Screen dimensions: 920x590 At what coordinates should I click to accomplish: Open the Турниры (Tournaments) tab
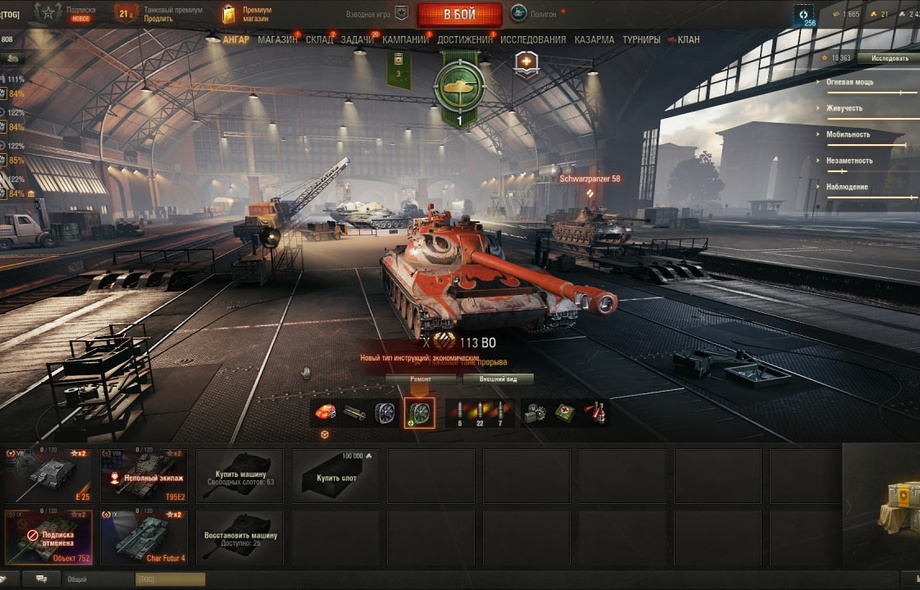click(641, 40)
